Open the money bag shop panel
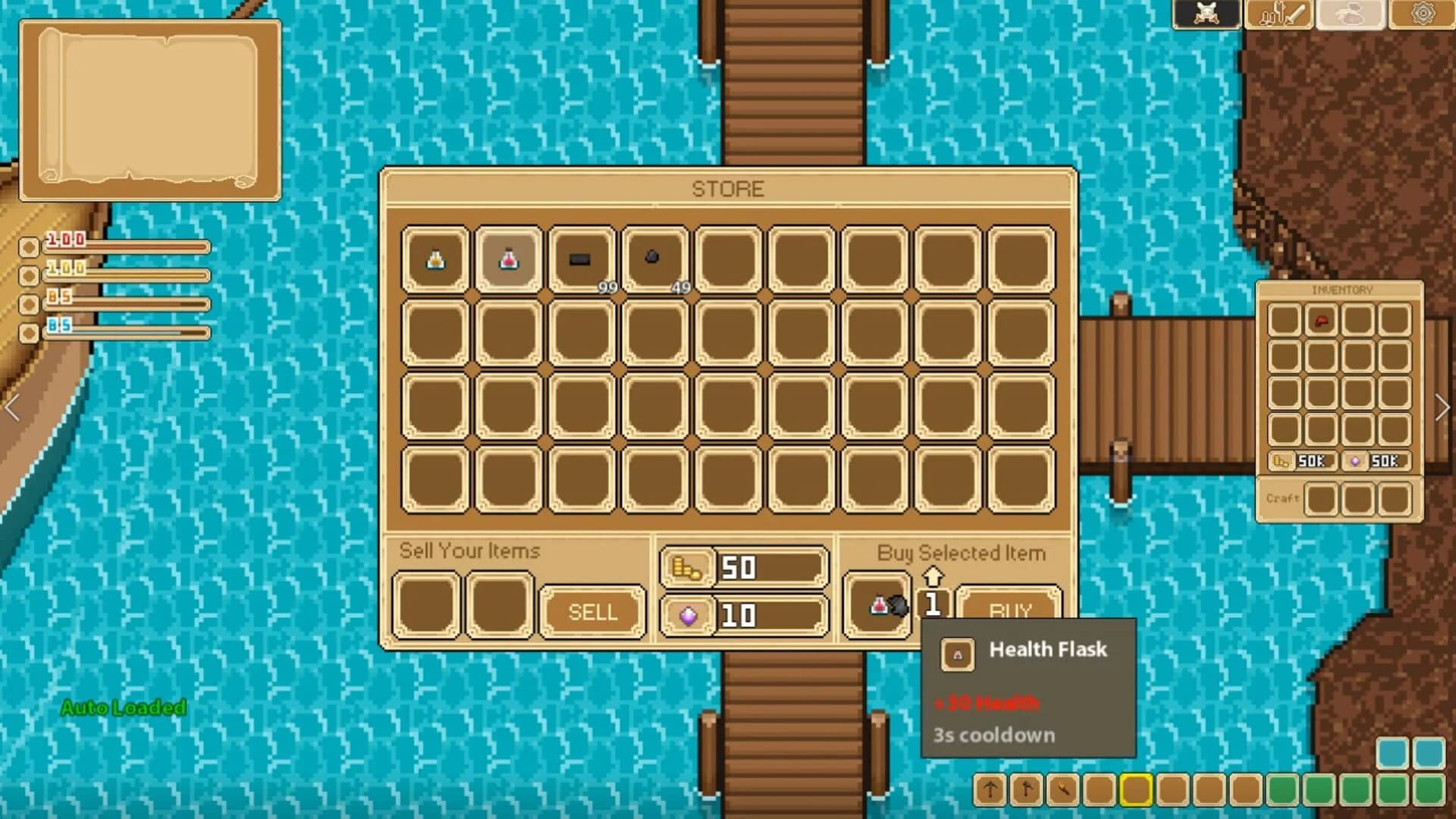The height and width of the screenshot is (819, 1456). [1351, 13]
